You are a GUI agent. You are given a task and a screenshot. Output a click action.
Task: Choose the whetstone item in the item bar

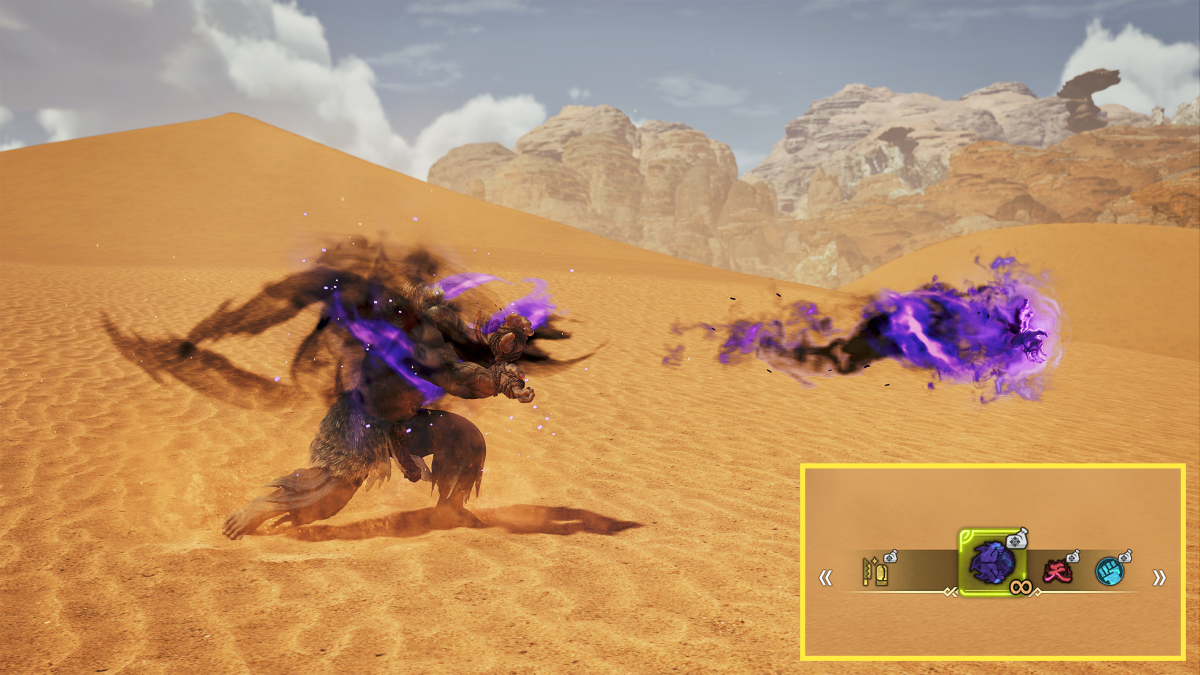point(875,573)
